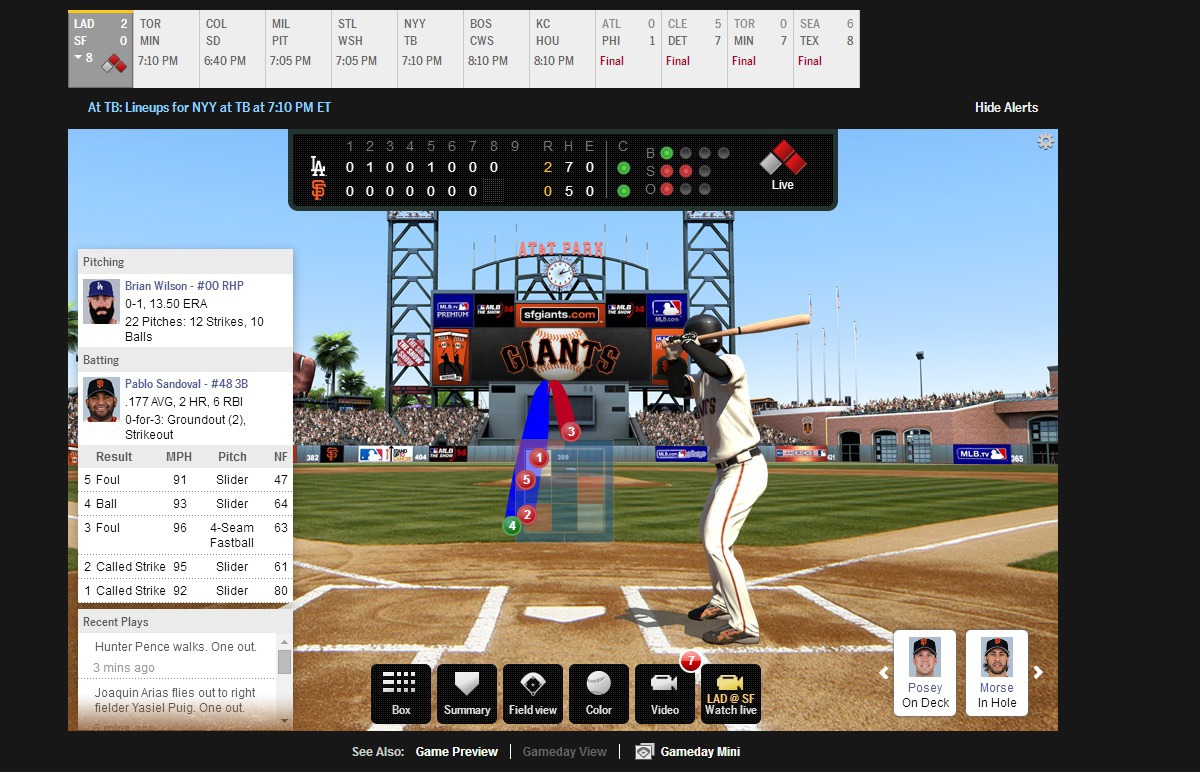
Task: Open the Video highlights button
Action: click(x=665, y=693)
